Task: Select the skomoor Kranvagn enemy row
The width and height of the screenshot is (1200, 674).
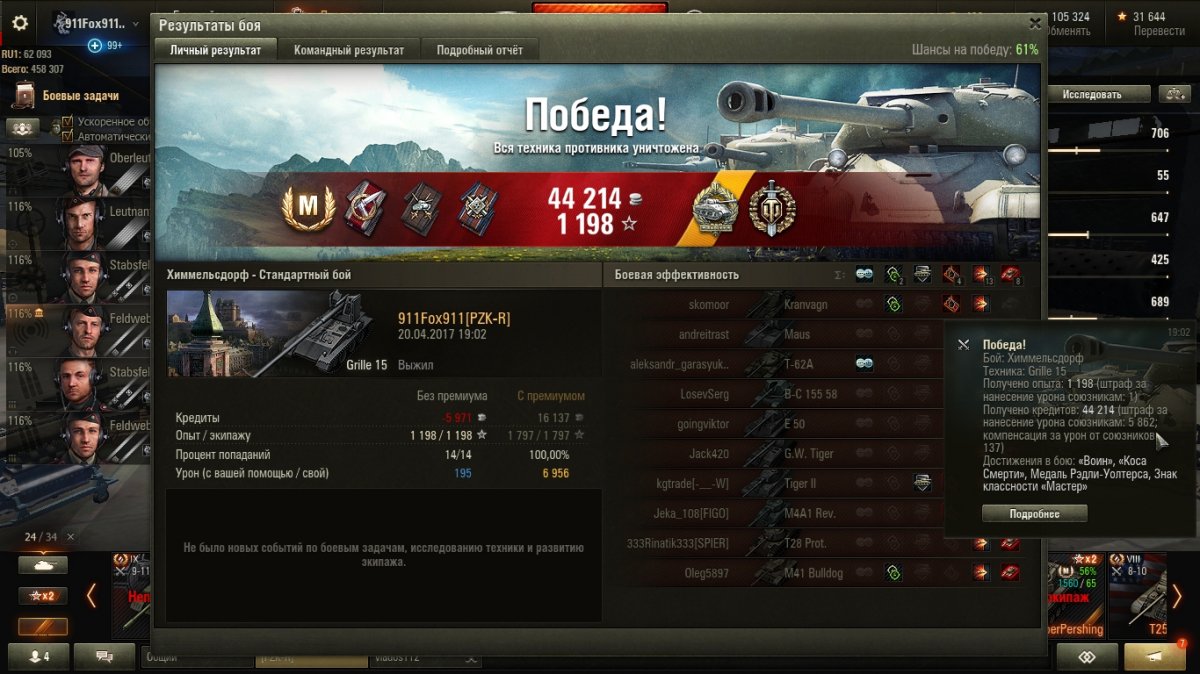Action: click(780, 304)
